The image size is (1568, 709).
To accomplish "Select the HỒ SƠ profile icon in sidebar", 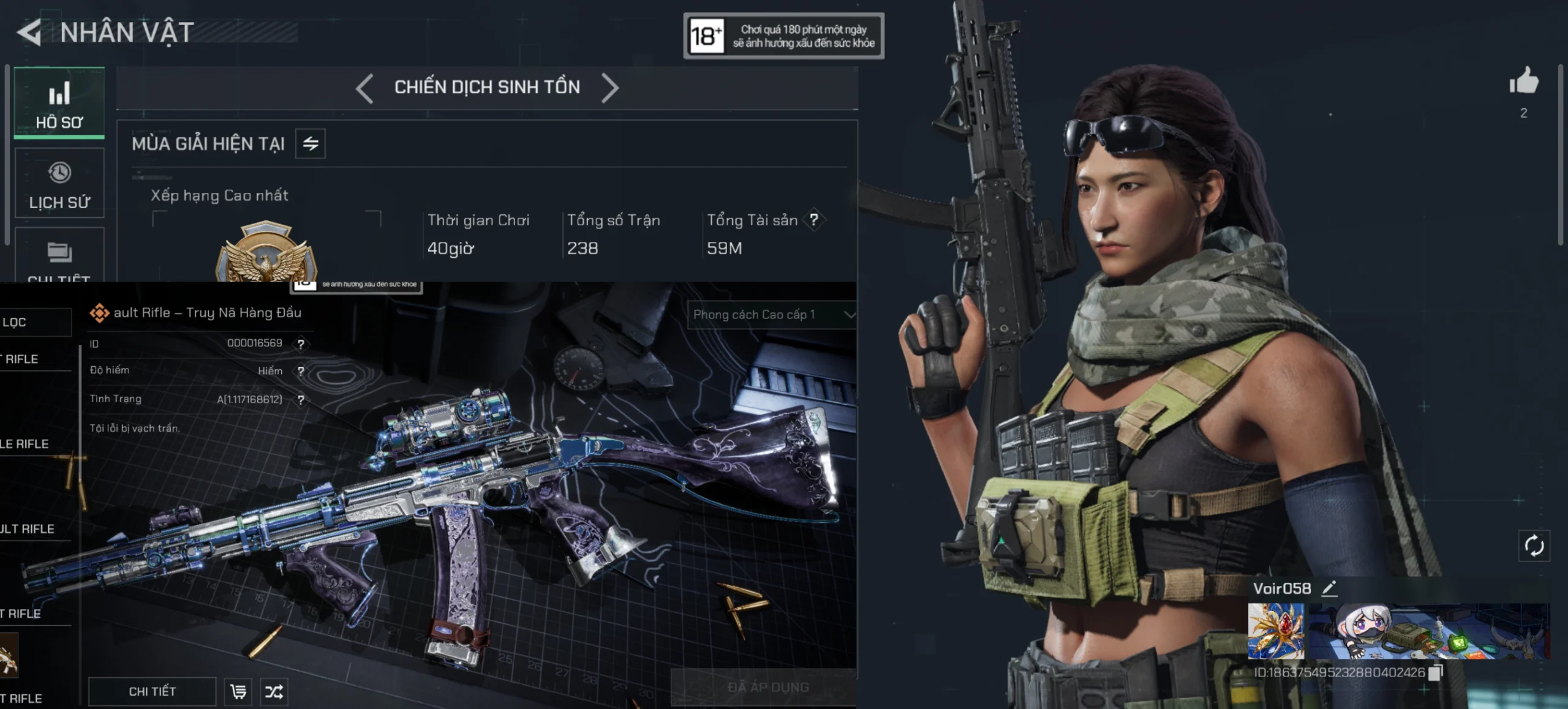I will [x=59, y=101].
